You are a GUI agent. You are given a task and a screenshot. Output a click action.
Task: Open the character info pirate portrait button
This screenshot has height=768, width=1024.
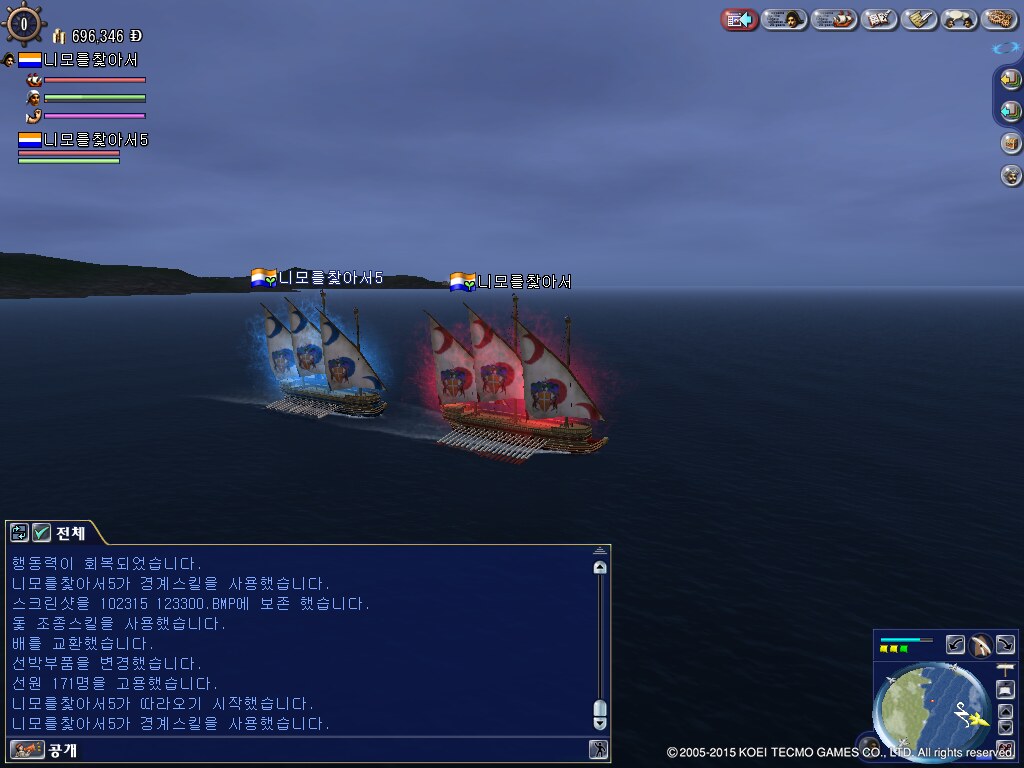point(785,19)
